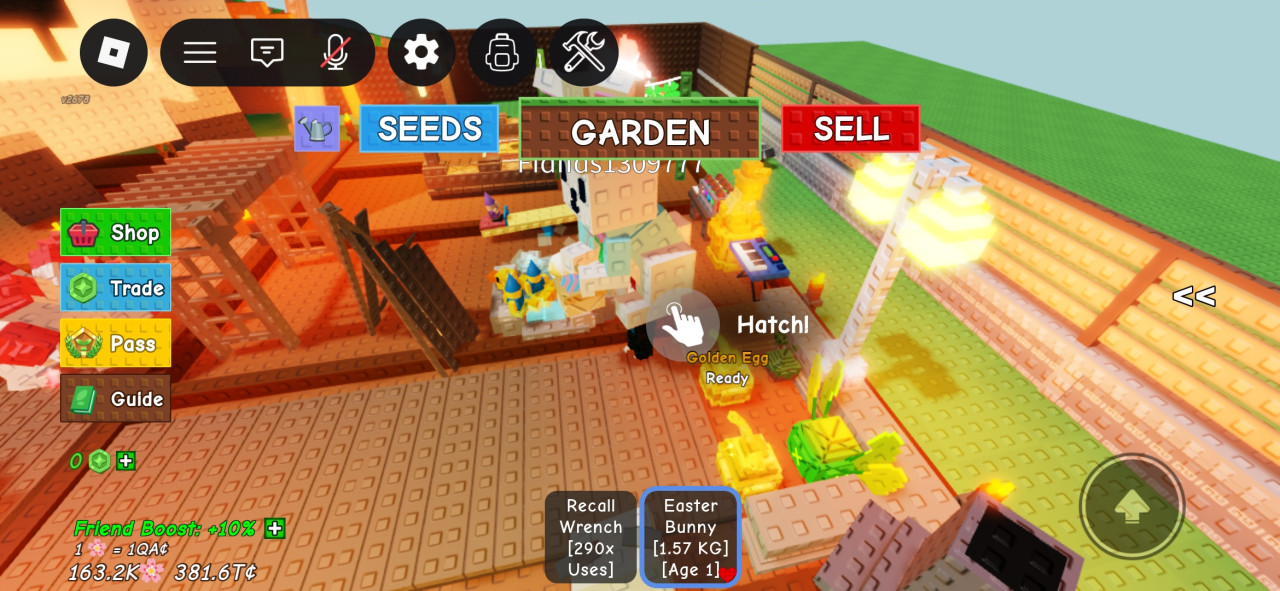Image resolution: width=1280 pixels, height=591 pixels.
Task: Open the Roblox main menu logo
Action: 114,53
